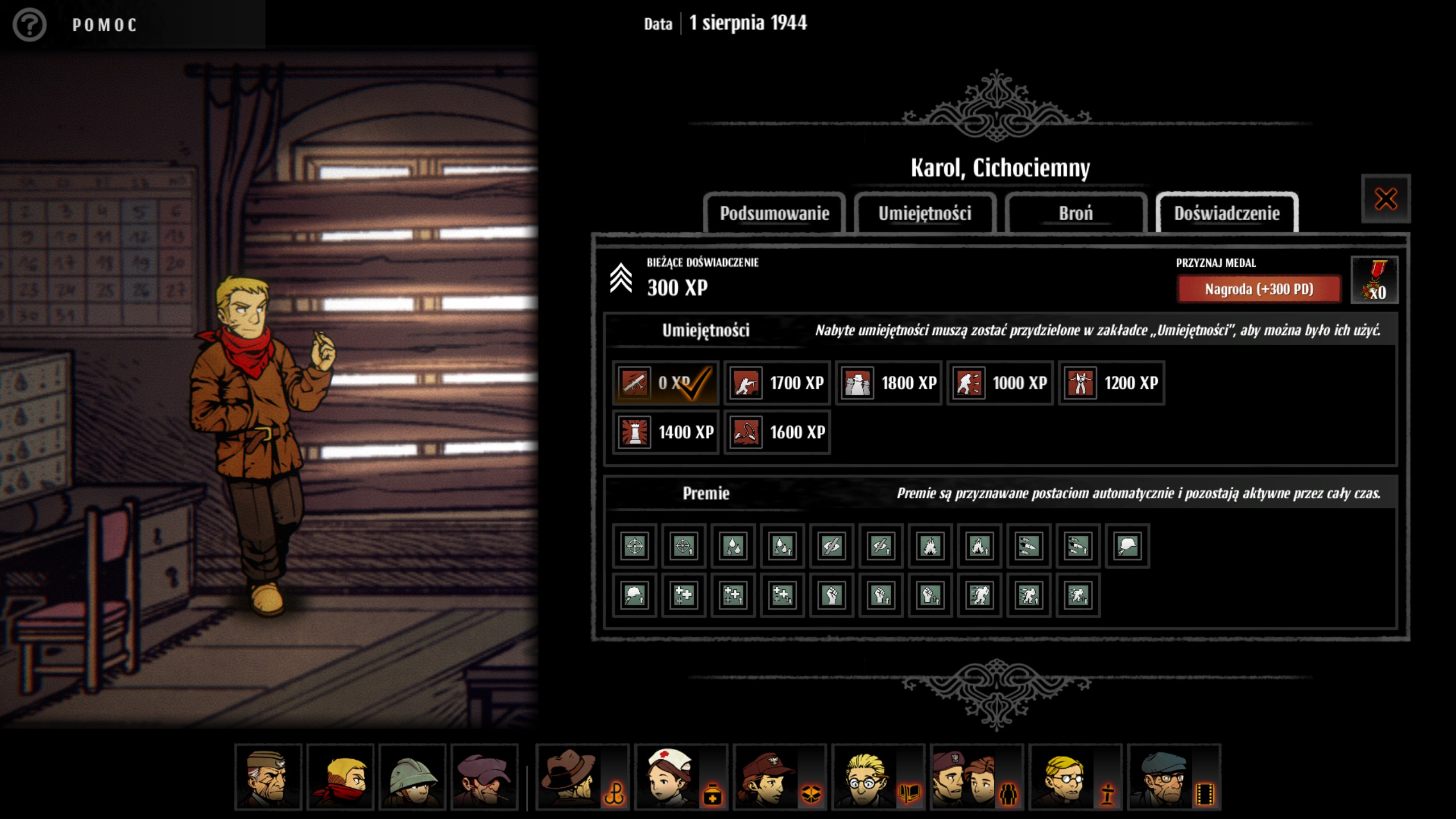
Task: Select the bazooka skill marked 0 XP
Action: coord(665,383)
